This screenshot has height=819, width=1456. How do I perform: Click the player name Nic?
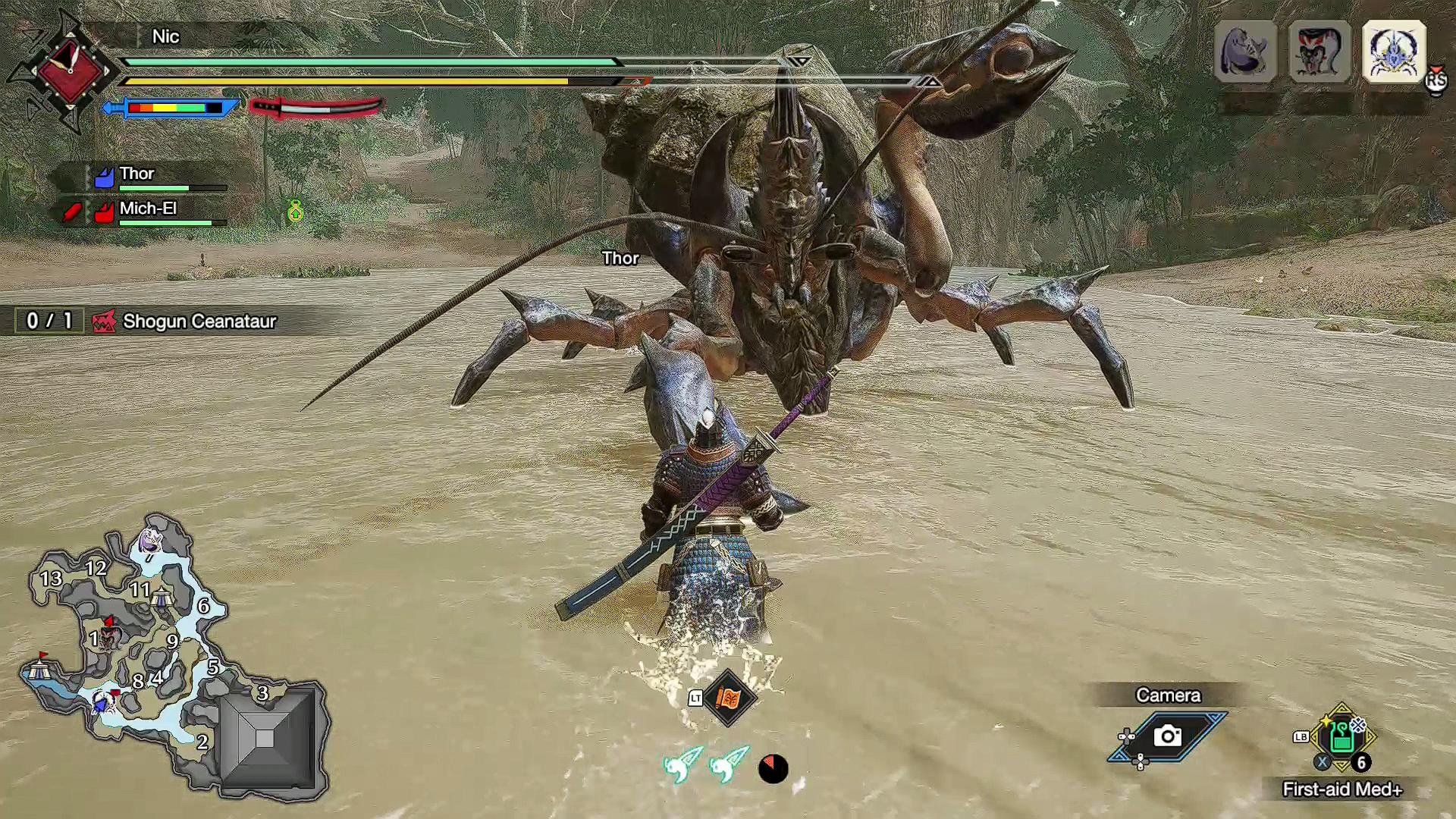pos(165,36)
